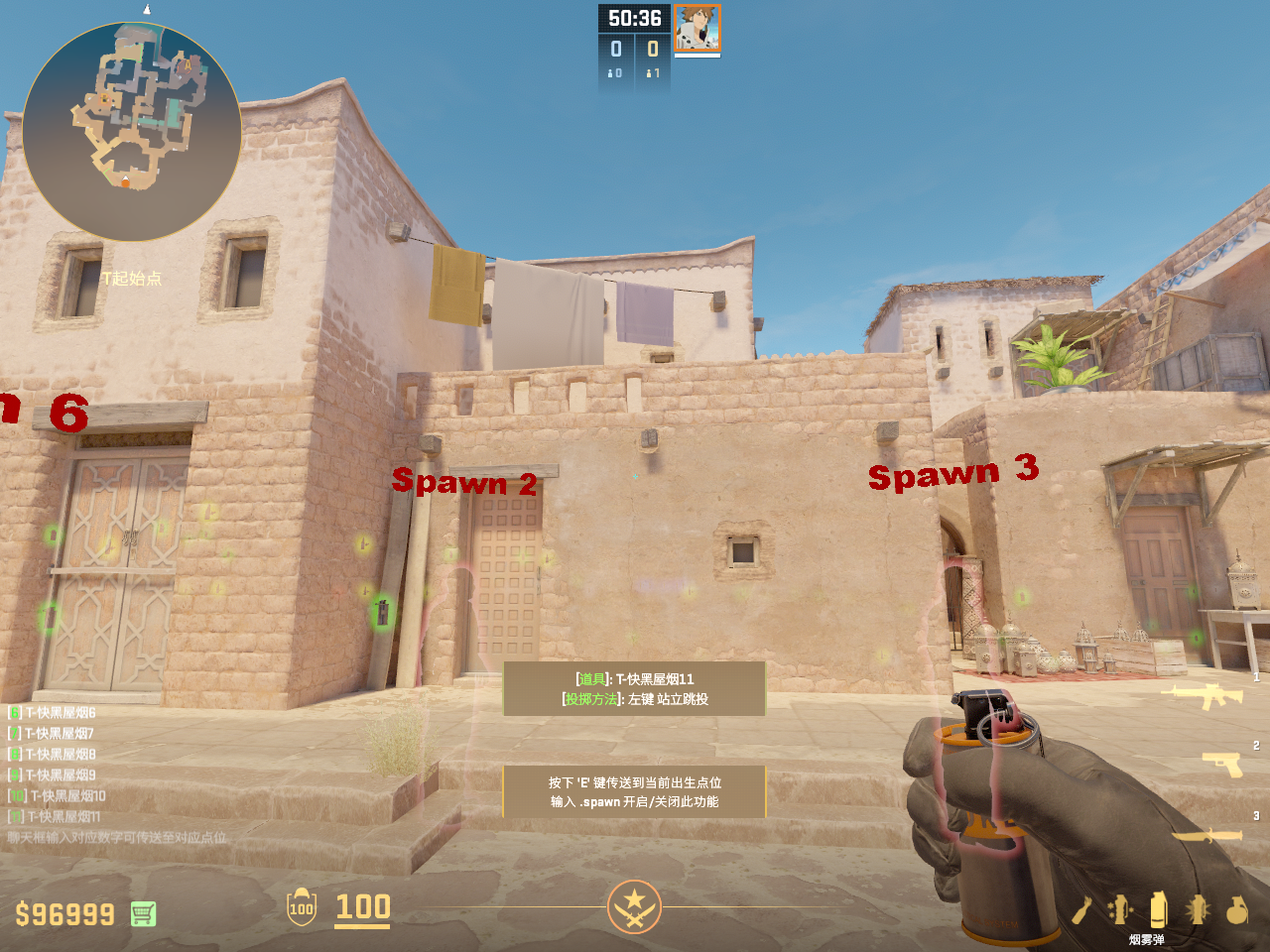Viewport: 1270px width, 952px height.
Task: Switch to the pistol in slot 2
Action: (x=1221, y=764)
